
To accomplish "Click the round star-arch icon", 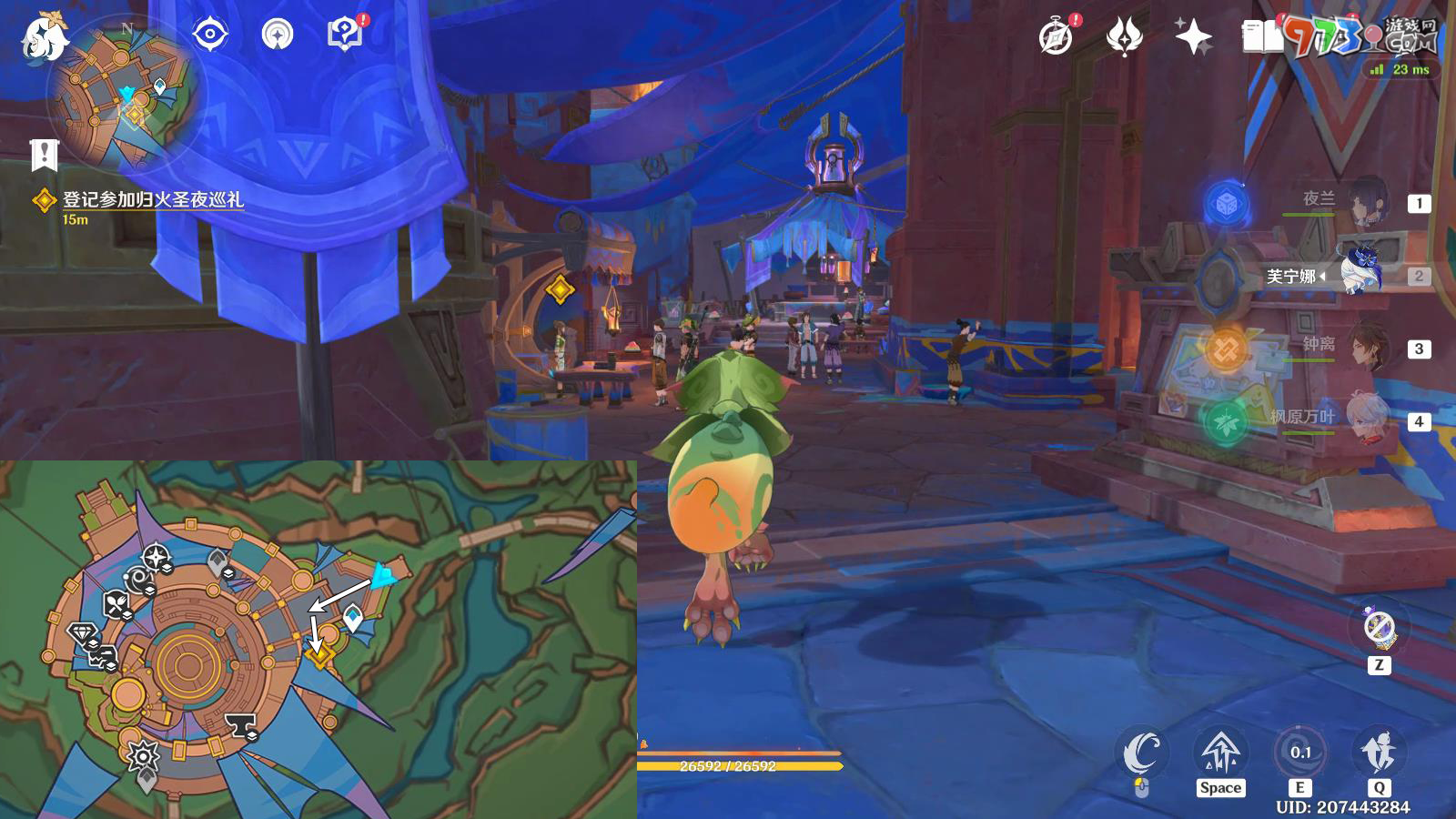I will coord(278,35).
